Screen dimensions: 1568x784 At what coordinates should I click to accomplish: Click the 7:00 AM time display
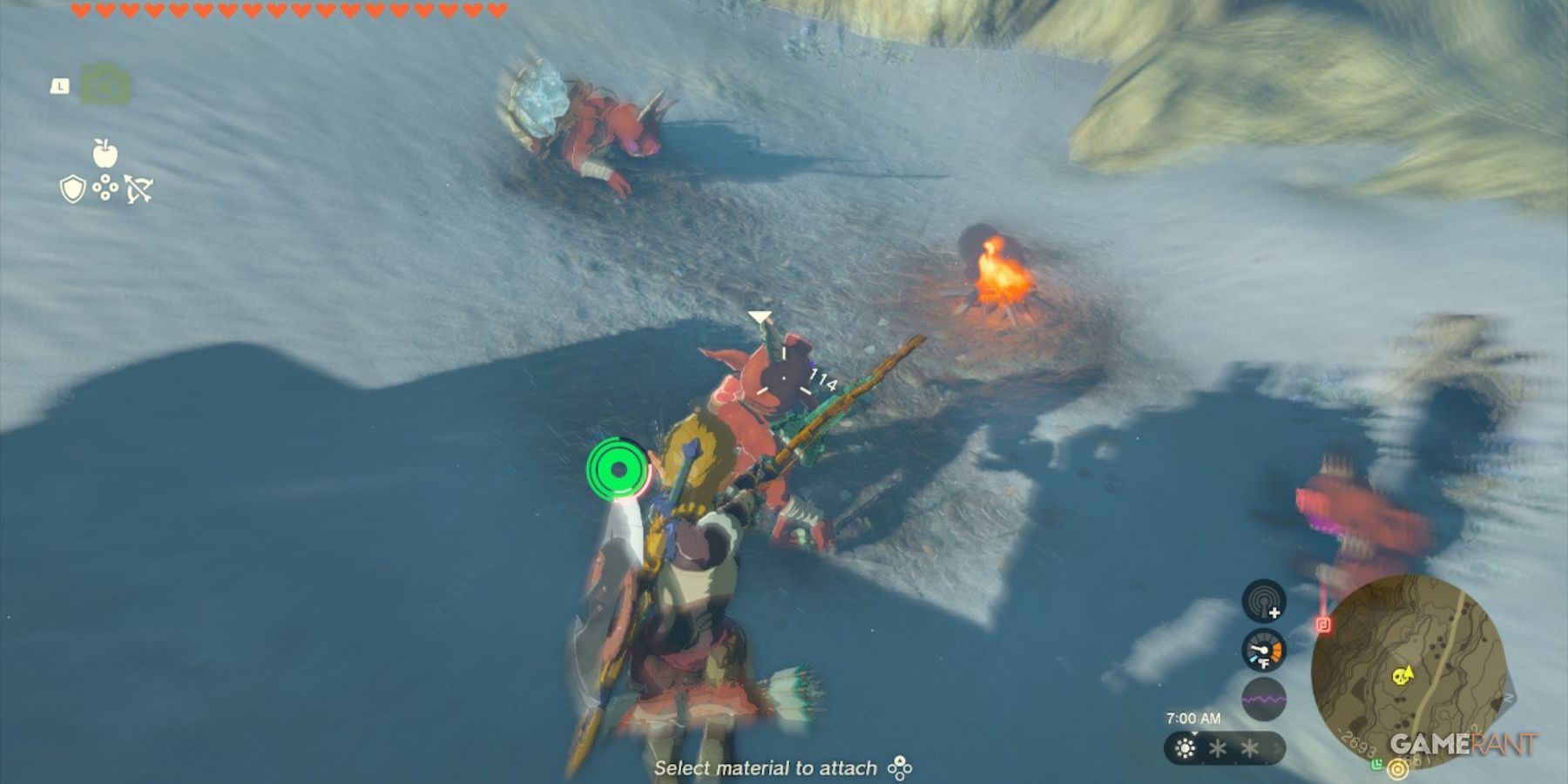(1193, 718)
